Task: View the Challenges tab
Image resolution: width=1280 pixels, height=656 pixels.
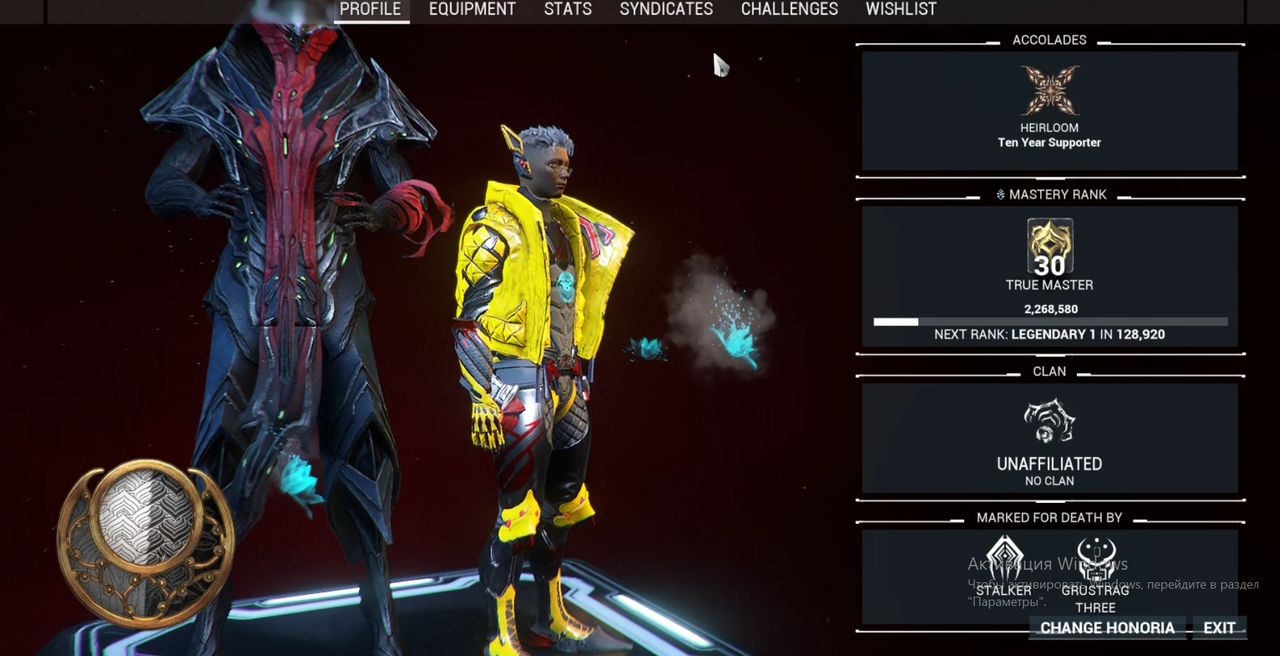Action: [x=789, y=9]
